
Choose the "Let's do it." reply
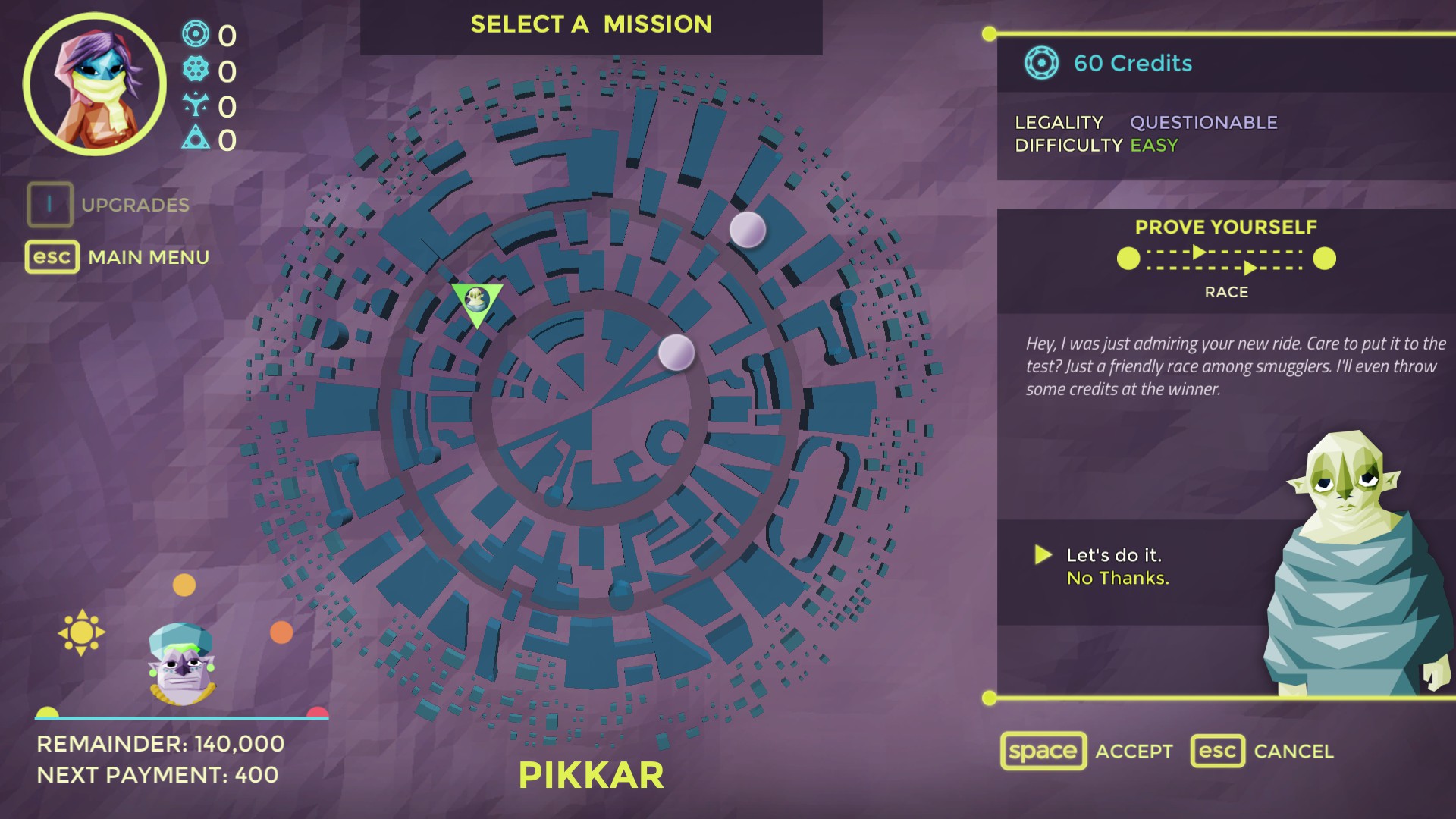click(x=1113, y=555)
